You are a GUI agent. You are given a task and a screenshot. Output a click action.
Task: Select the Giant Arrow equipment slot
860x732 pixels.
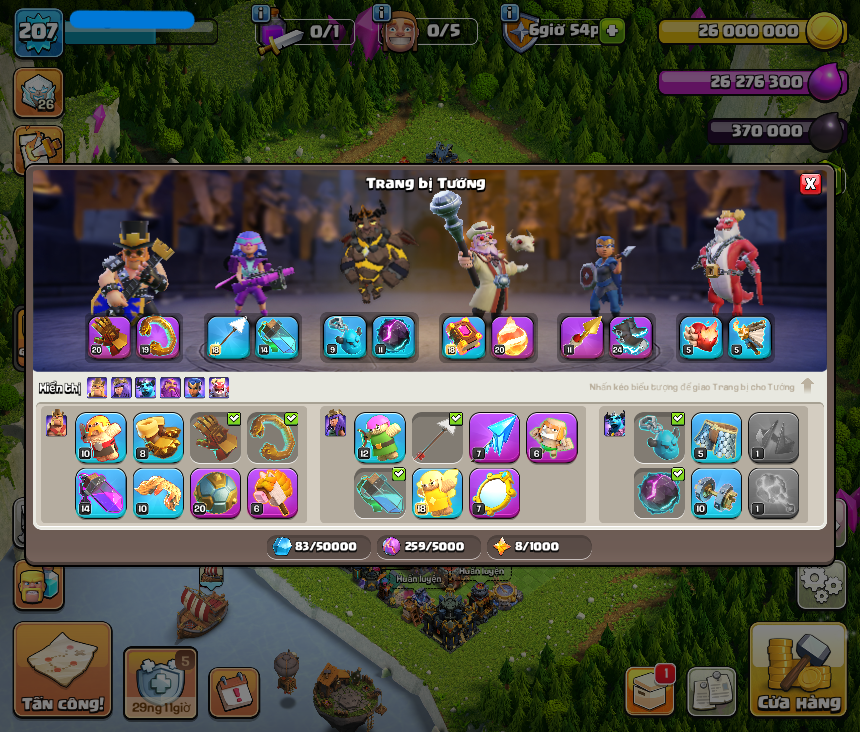pyautogui.click(x=437, y=438)
